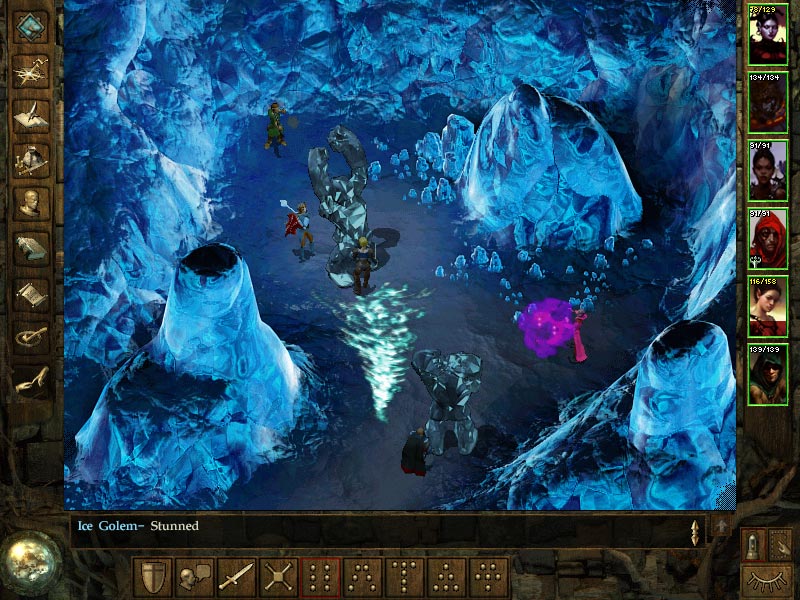The height and width of the screenshot is (600, 800).
Task: Open the area map from the sidebar
Action: [30, 69]
